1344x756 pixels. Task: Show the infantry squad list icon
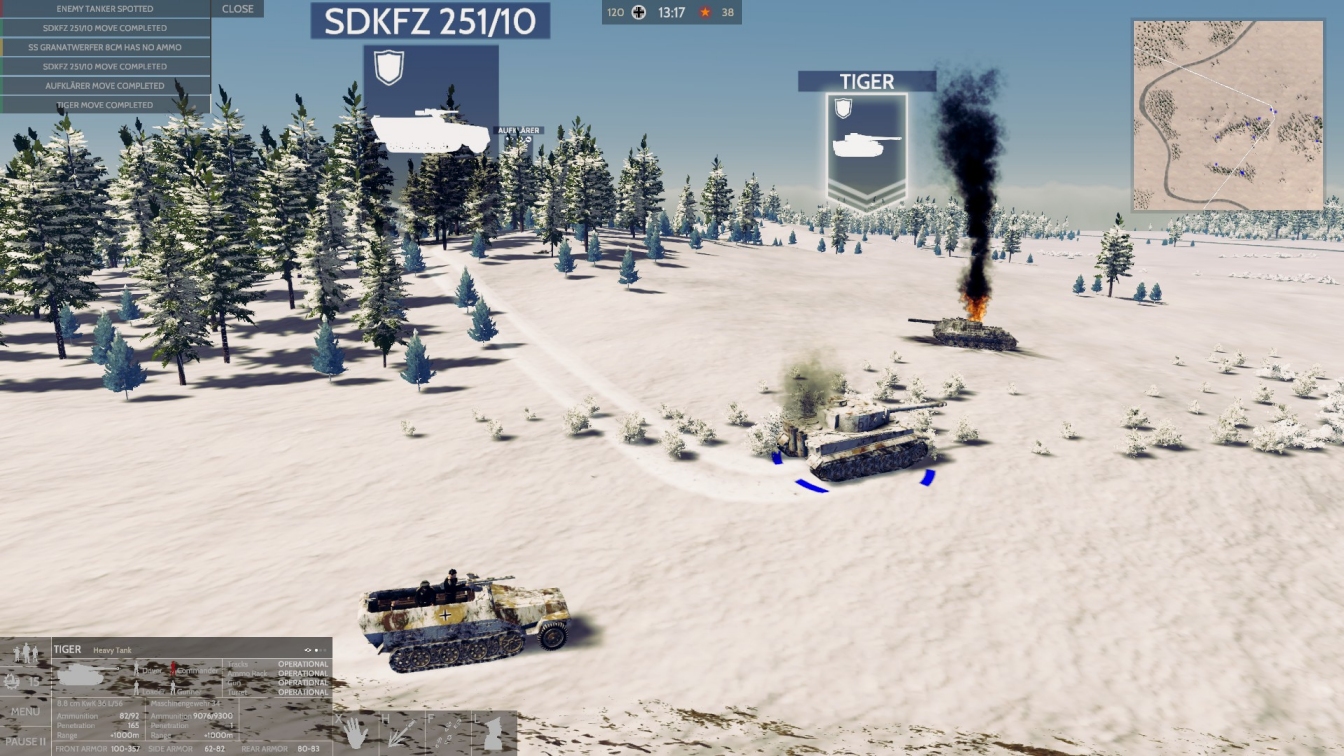click(x=25, y=653)
